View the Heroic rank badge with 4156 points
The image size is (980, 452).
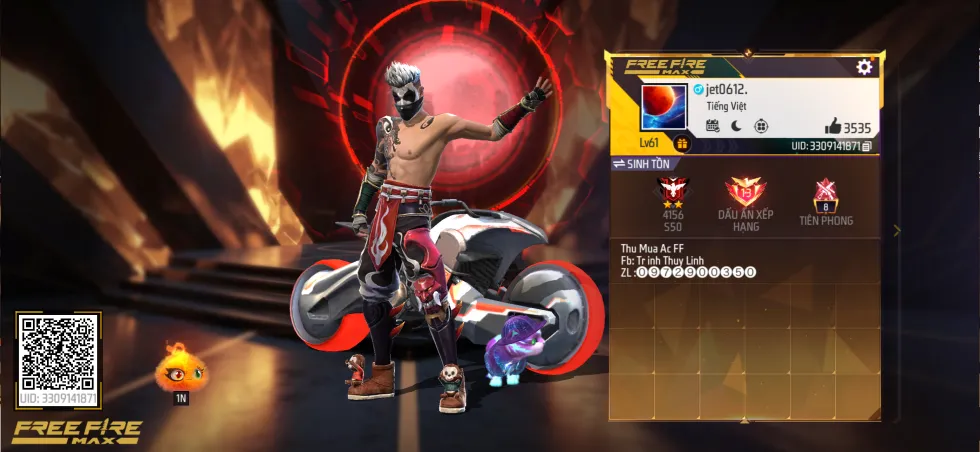[x=672, y=193]
